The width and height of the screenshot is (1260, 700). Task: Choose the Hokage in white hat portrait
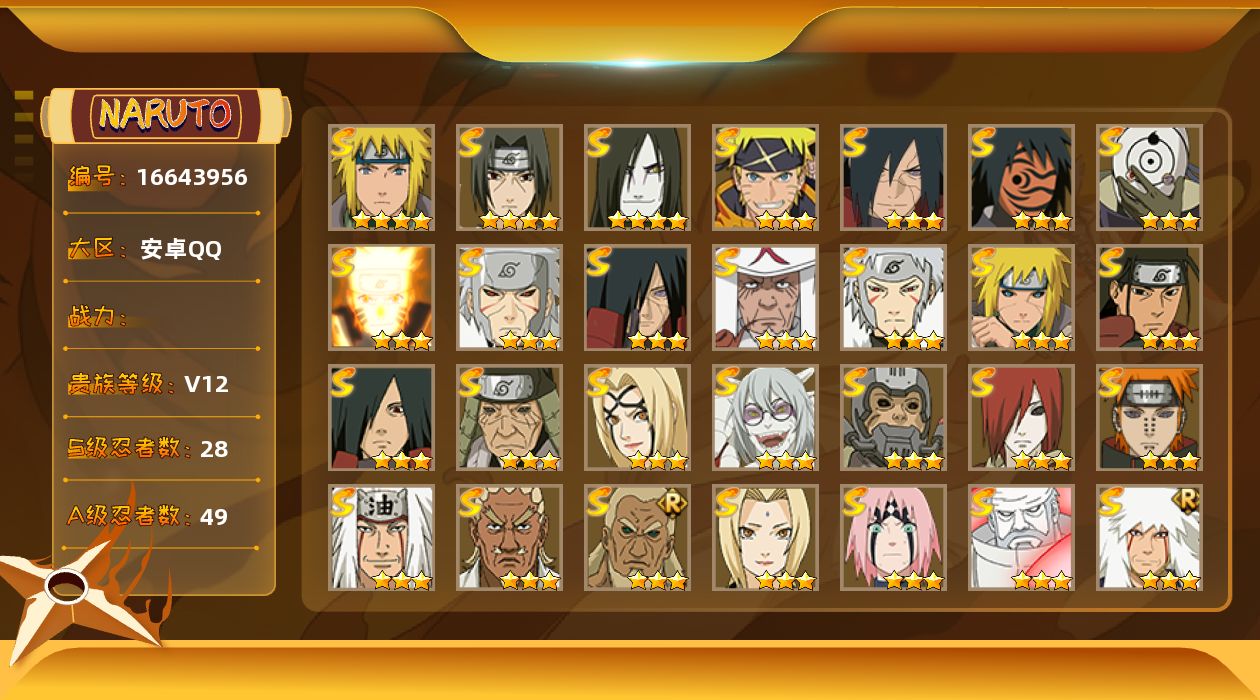pos(766,298)
